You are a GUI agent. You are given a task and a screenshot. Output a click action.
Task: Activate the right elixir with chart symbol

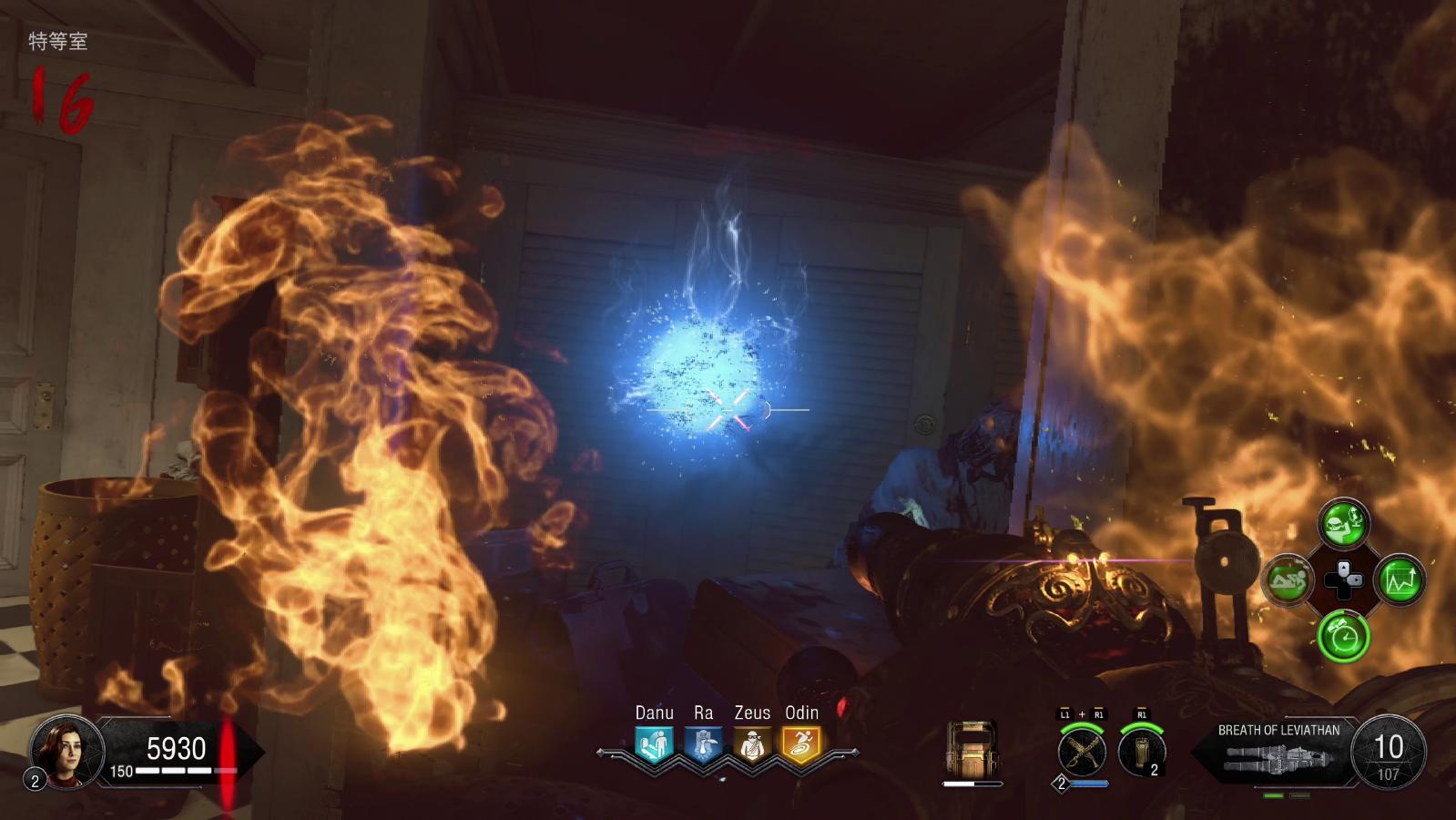[1400, 580]
